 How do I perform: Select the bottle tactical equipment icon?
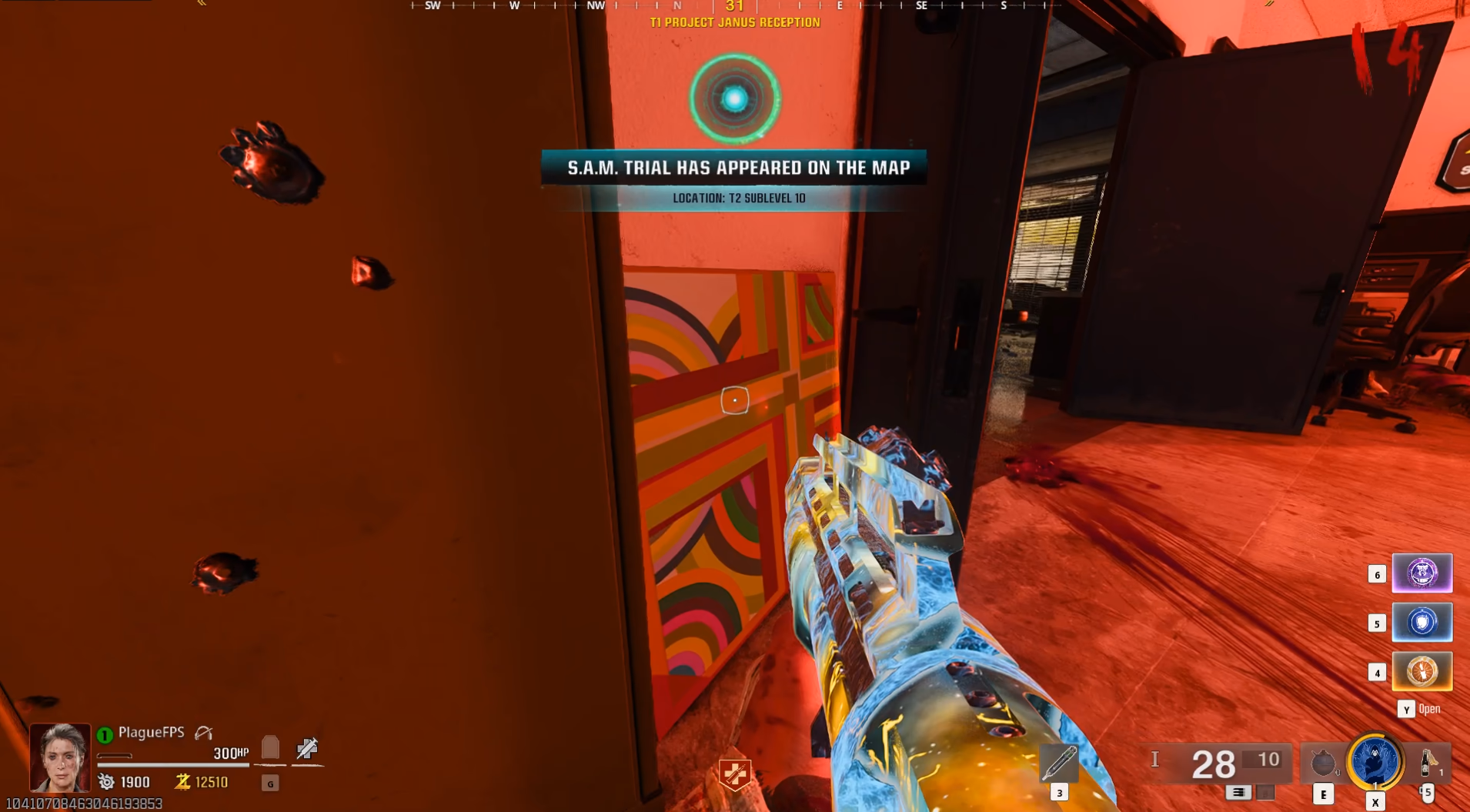point(1428,763)
